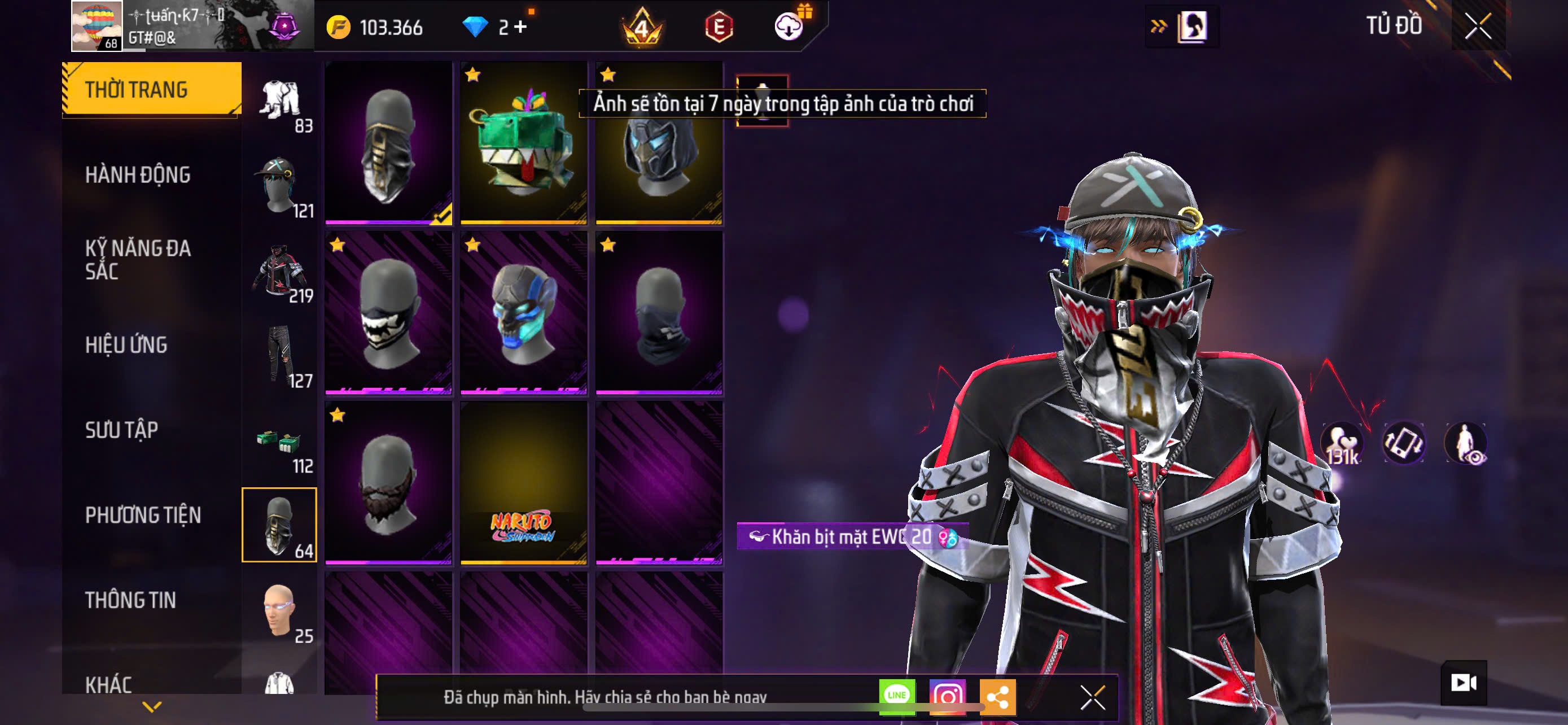The width and height of the screenshot is (1568, 725).
Task: Select the Hiệu Ứng category
Action: [x=126, y=344]
